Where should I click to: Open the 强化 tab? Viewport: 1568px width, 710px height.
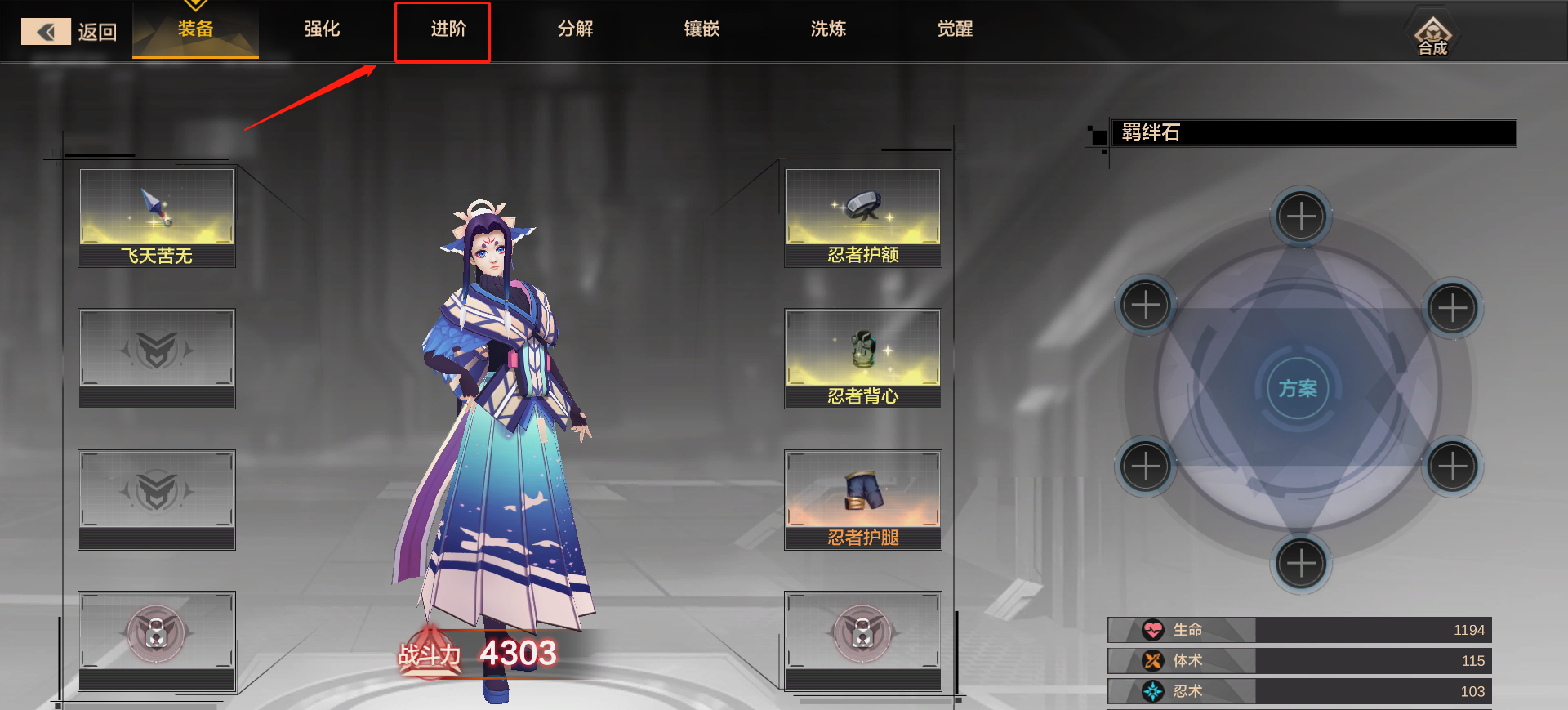coord(322,29)
